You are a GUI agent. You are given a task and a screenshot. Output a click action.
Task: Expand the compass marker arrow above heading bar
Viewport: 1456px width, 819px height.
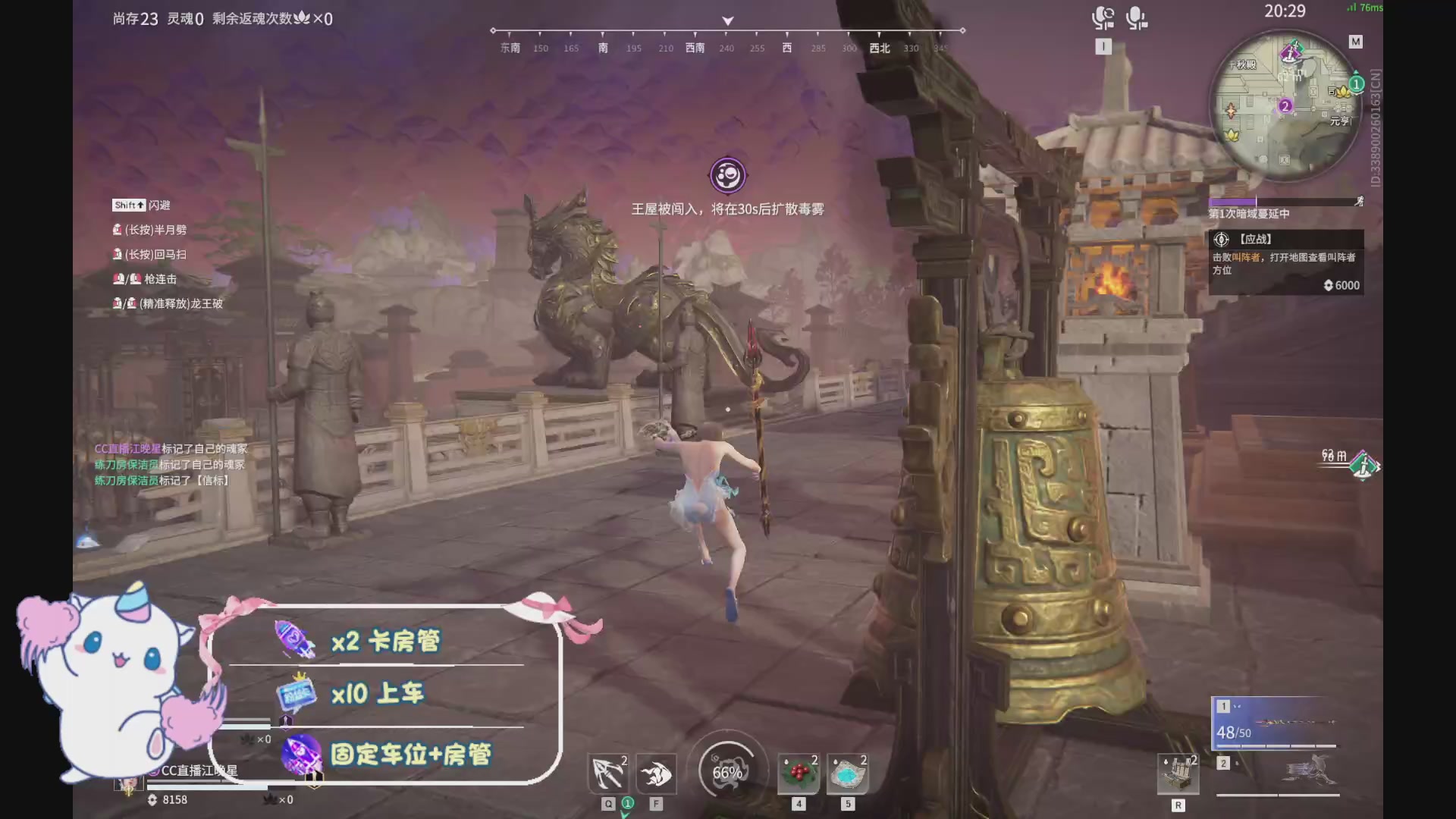pyautogui.click(x=727, y=20)
